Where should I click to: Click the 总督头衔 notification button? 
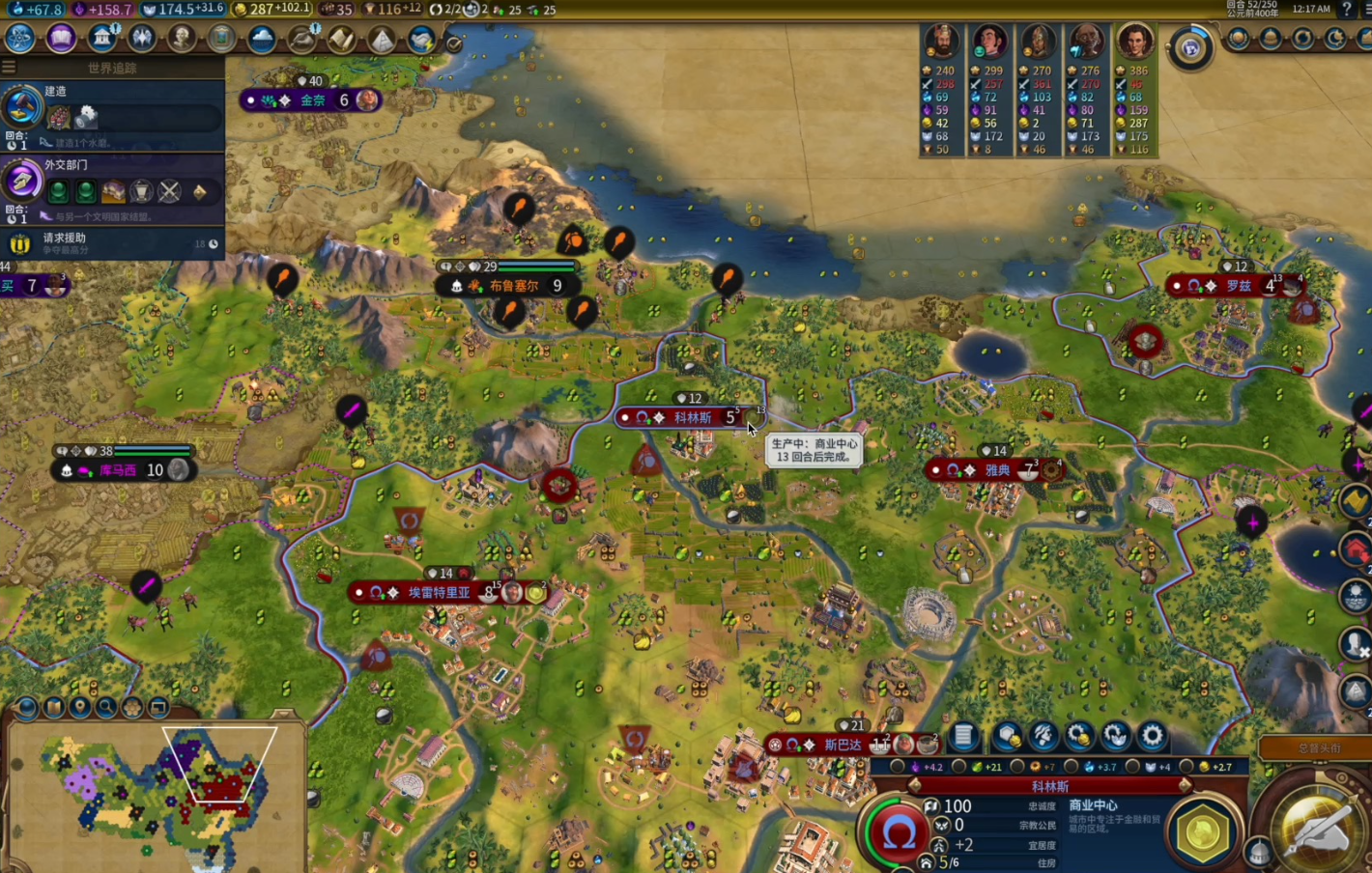pyautogui.click(x=1318, y=748)
